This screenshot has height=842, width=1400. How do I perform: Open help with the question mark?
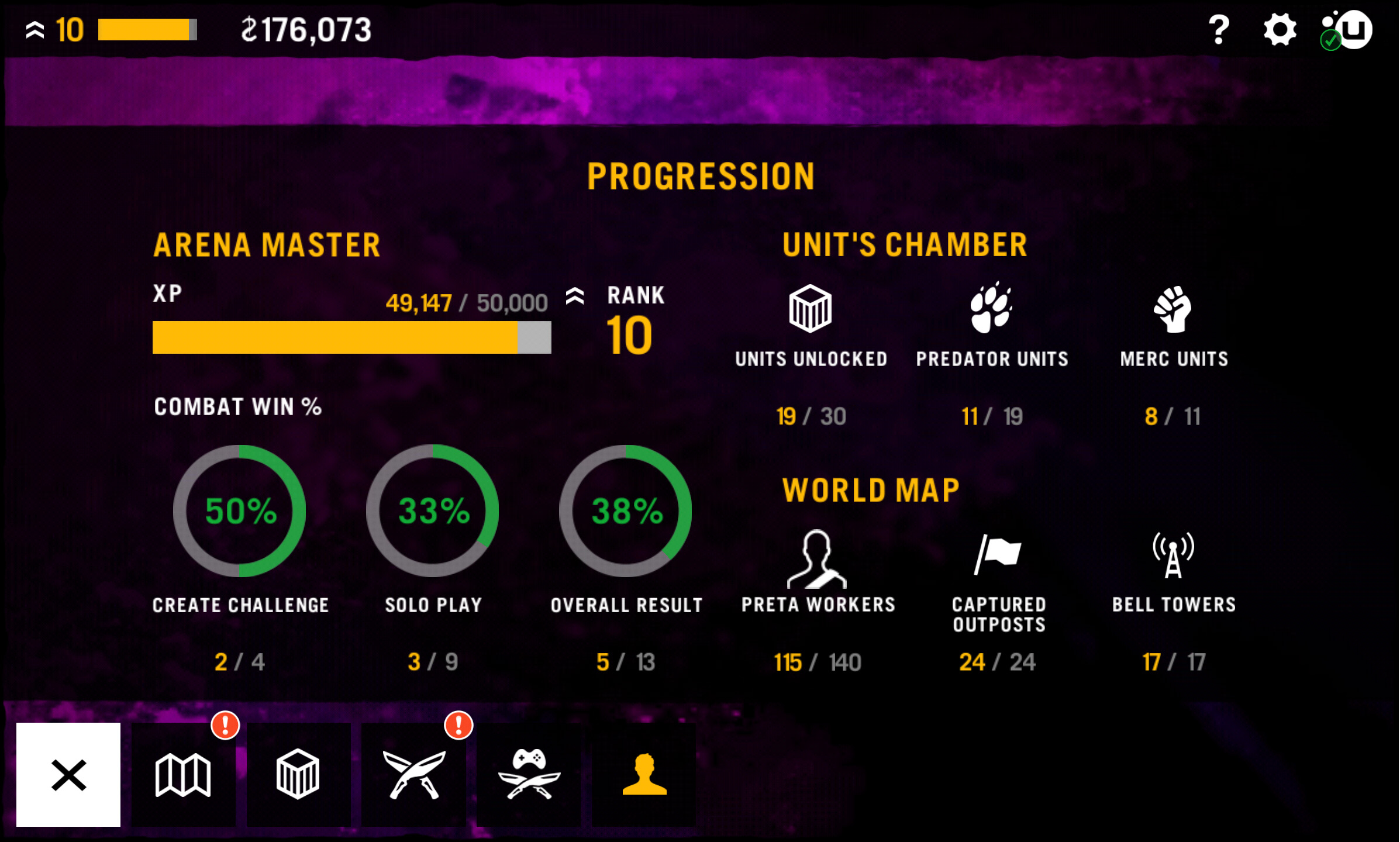(1218, 30)
